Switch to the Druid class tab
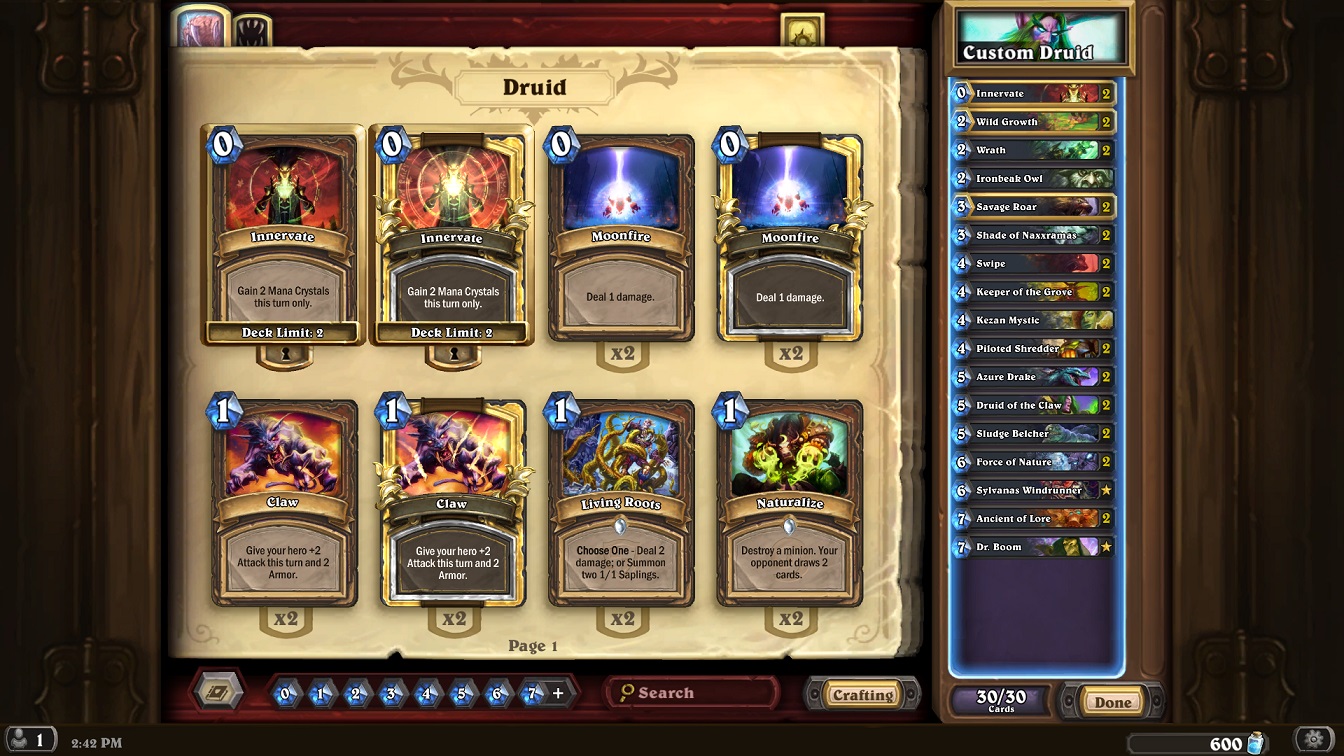Viewport: 1344px width, 756px height. click(x=198, y=28)
